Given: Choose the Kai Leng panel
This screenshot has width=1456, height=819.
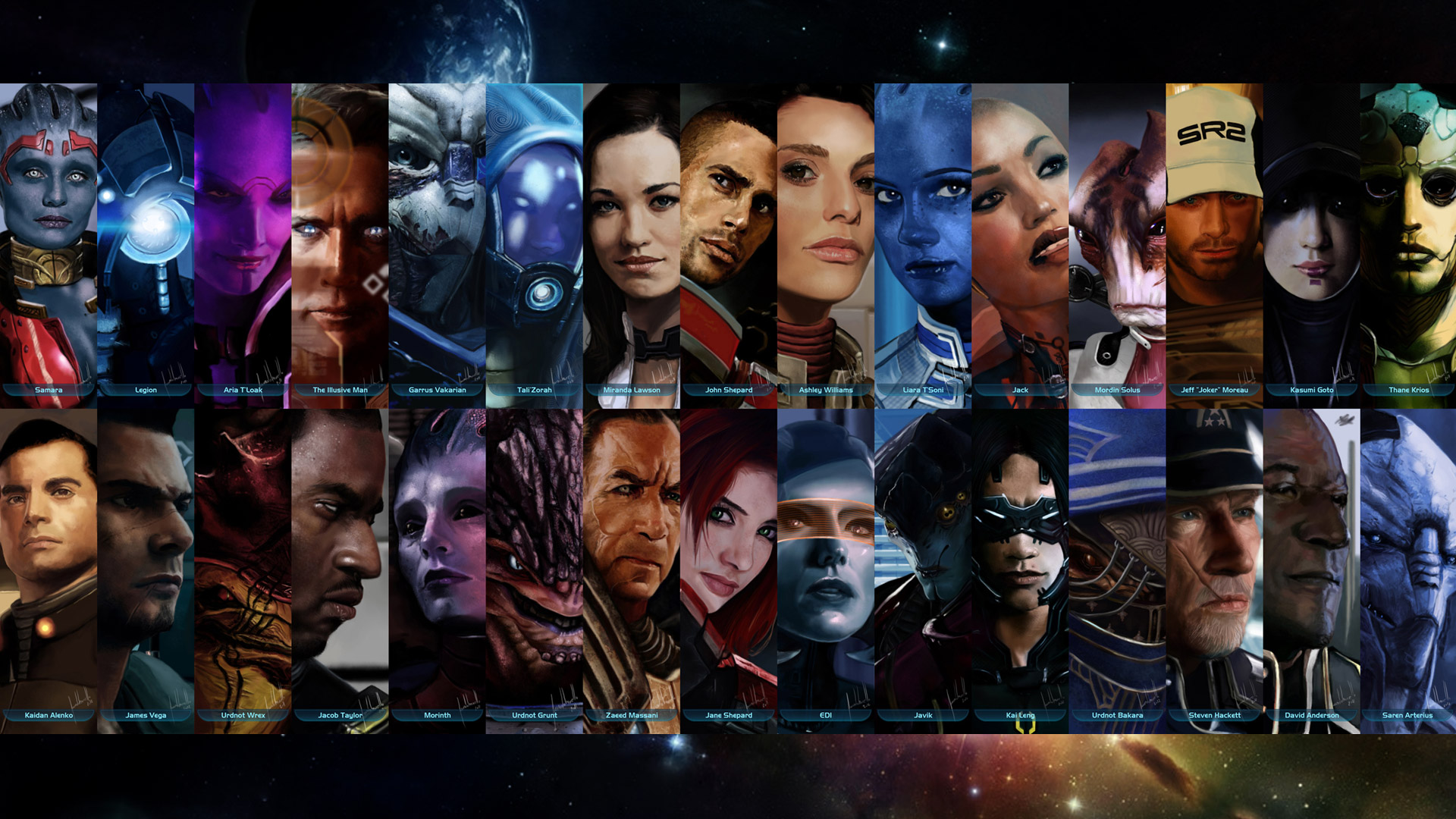Looking at the screenshot, I should tap(1020, 569).
